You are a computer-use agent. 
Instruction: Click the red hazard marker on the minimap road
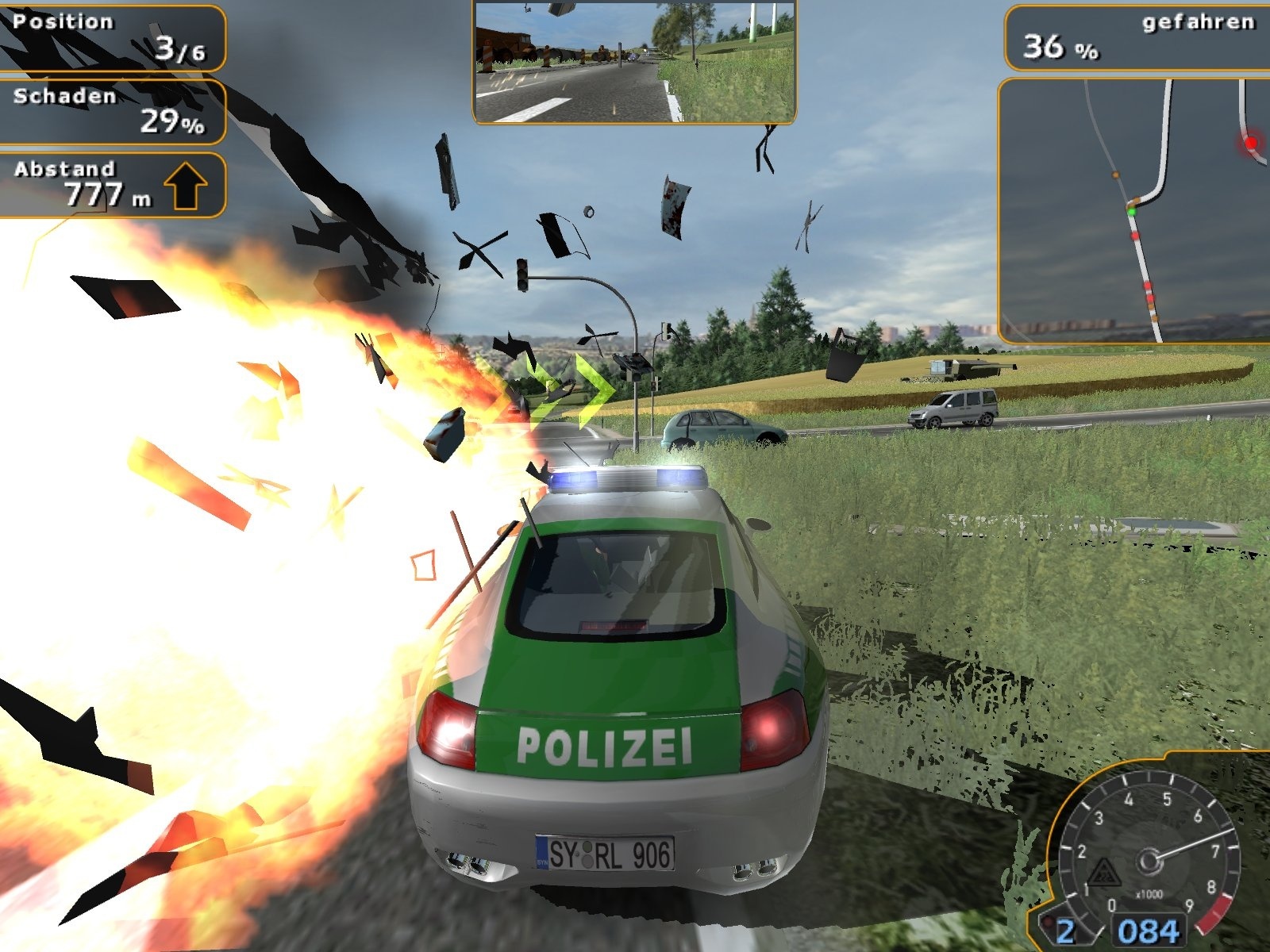pos(1134,235)
